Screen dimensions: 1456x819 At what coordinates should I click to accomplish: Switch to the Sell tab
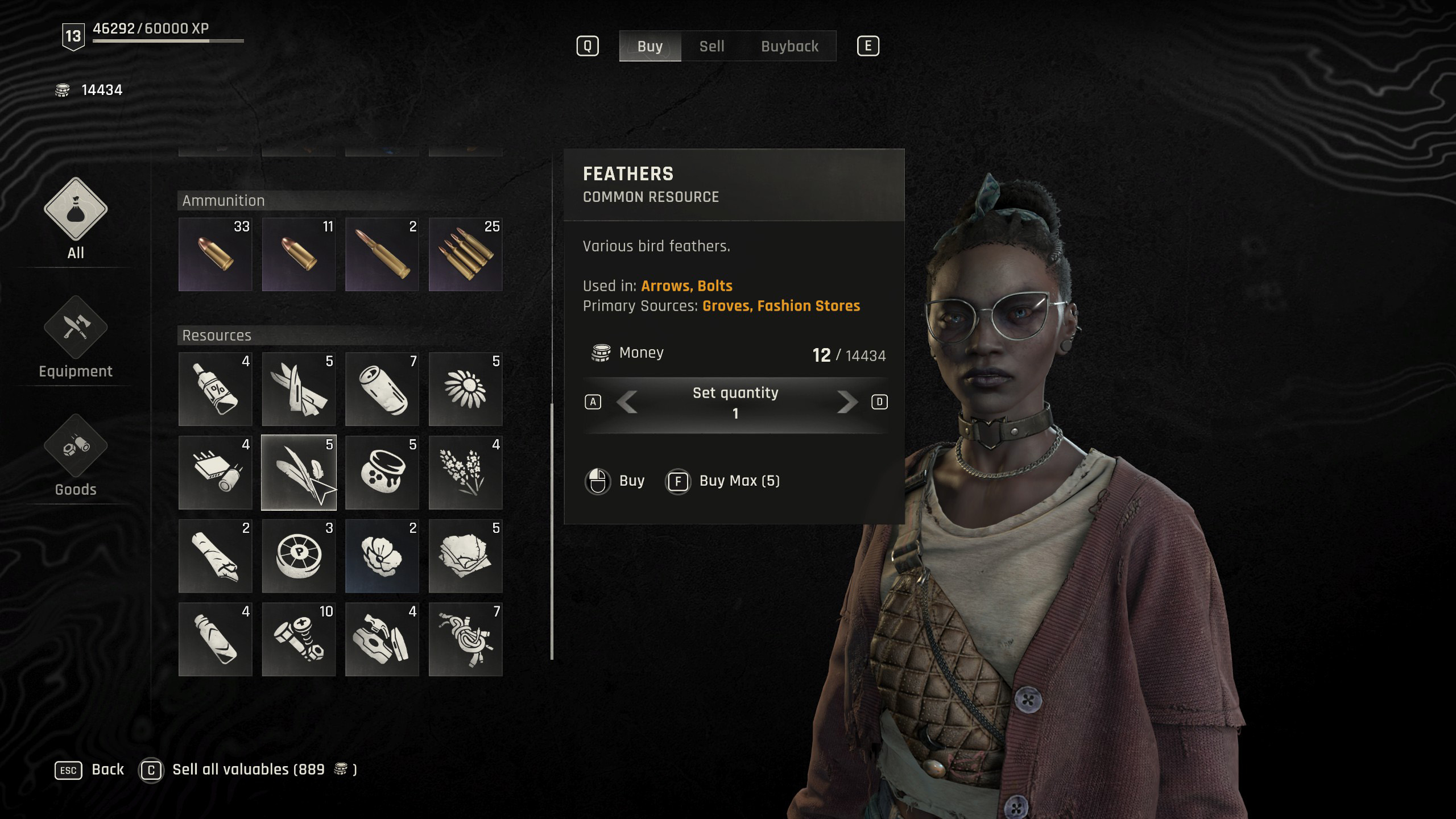712,46
